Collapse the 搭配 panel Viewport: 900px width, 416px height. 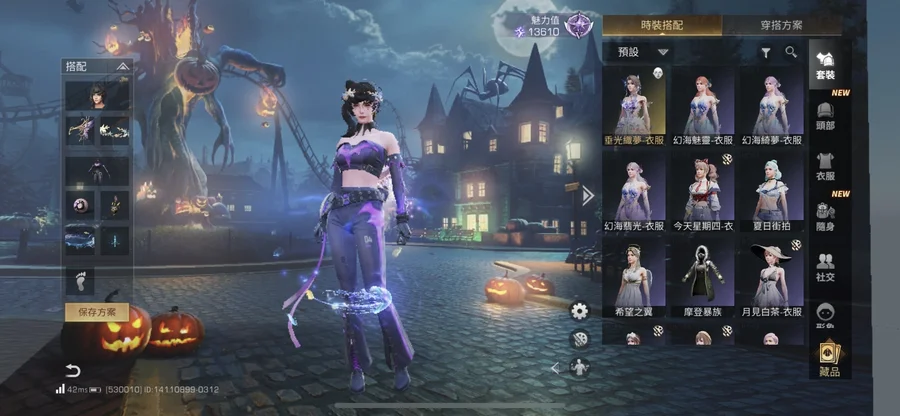click(x=122, y=65)
